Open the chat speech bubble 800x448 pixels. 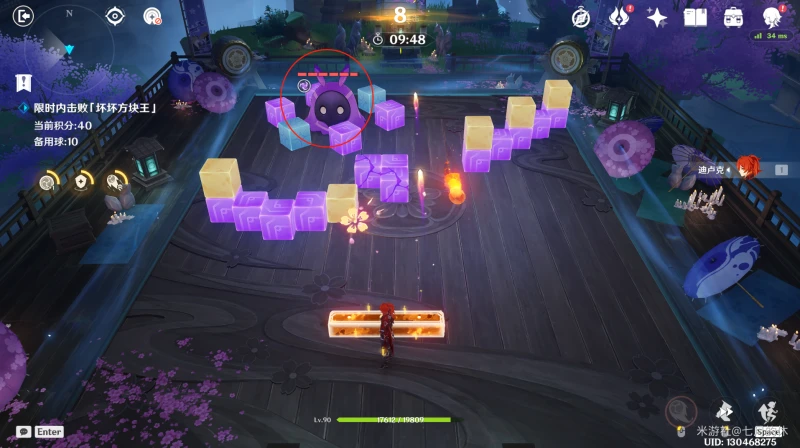tap(23, 431)
